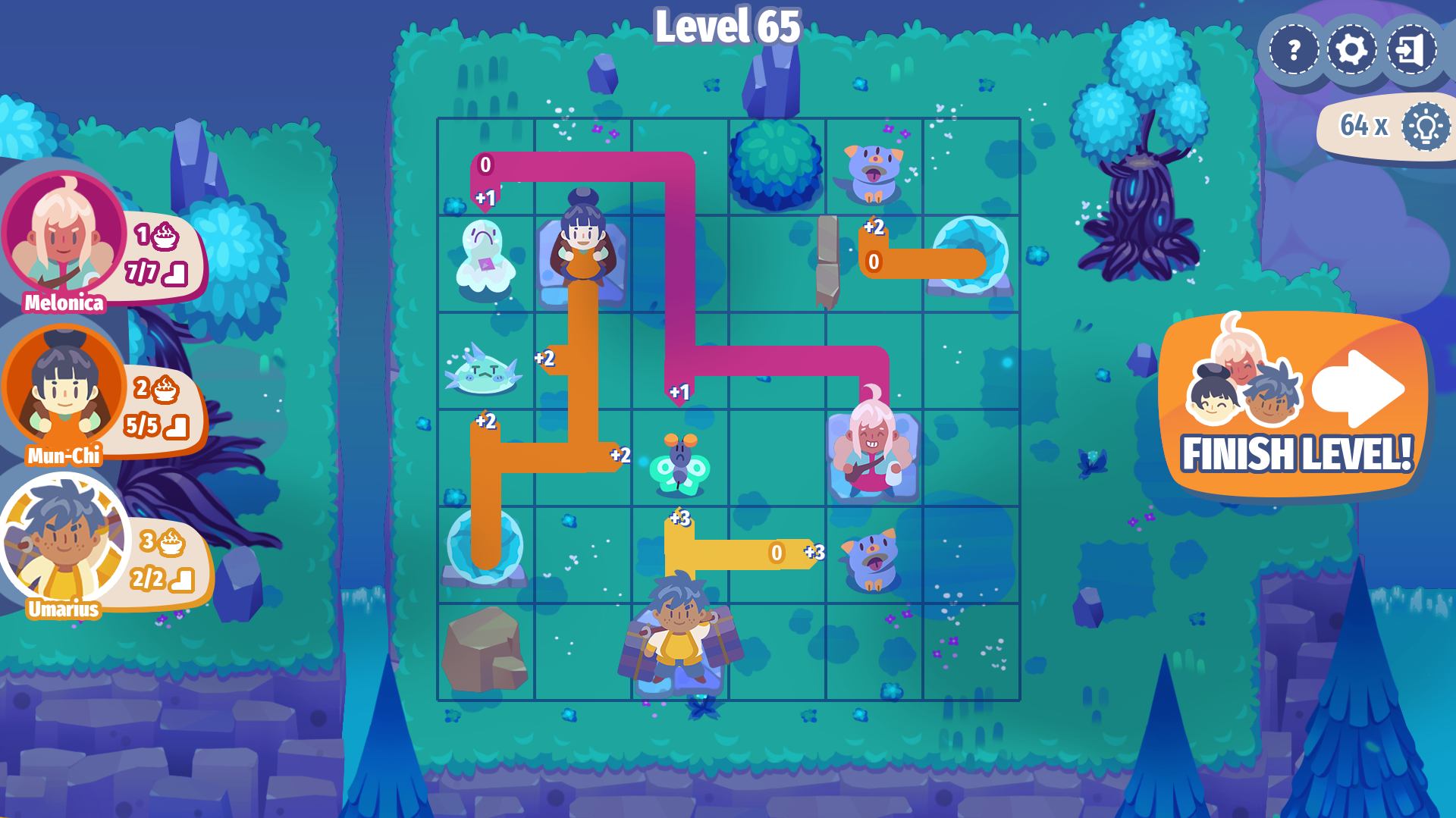This screenshot has height=818, width=1456.
Task: Click the green butterfly on the board
Action: pos(679,461)
